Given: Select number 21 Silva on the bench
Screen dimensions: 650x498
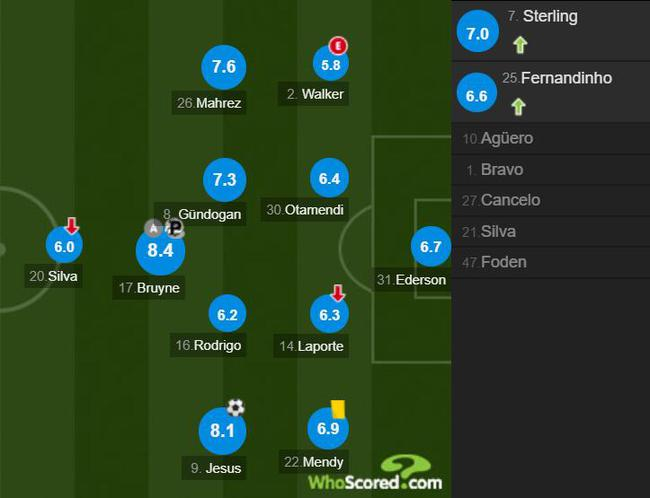Looking at the screenshot, I should [550, 231].
